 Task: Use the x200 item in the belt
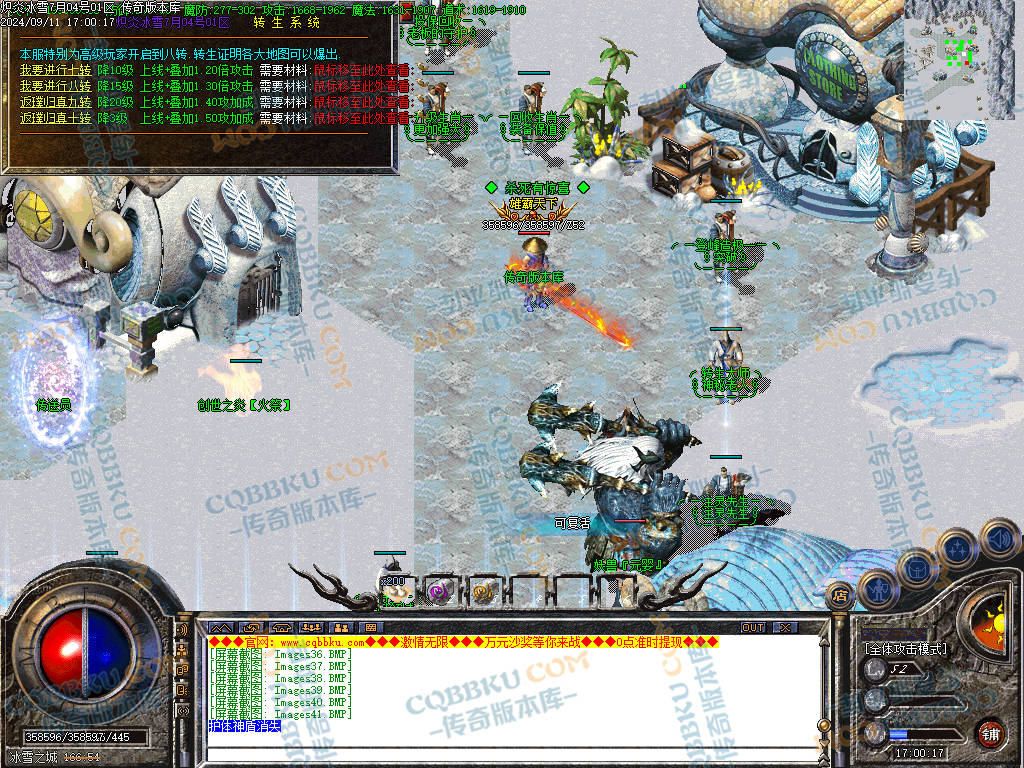pyautogui.click(x=395, y=590)
